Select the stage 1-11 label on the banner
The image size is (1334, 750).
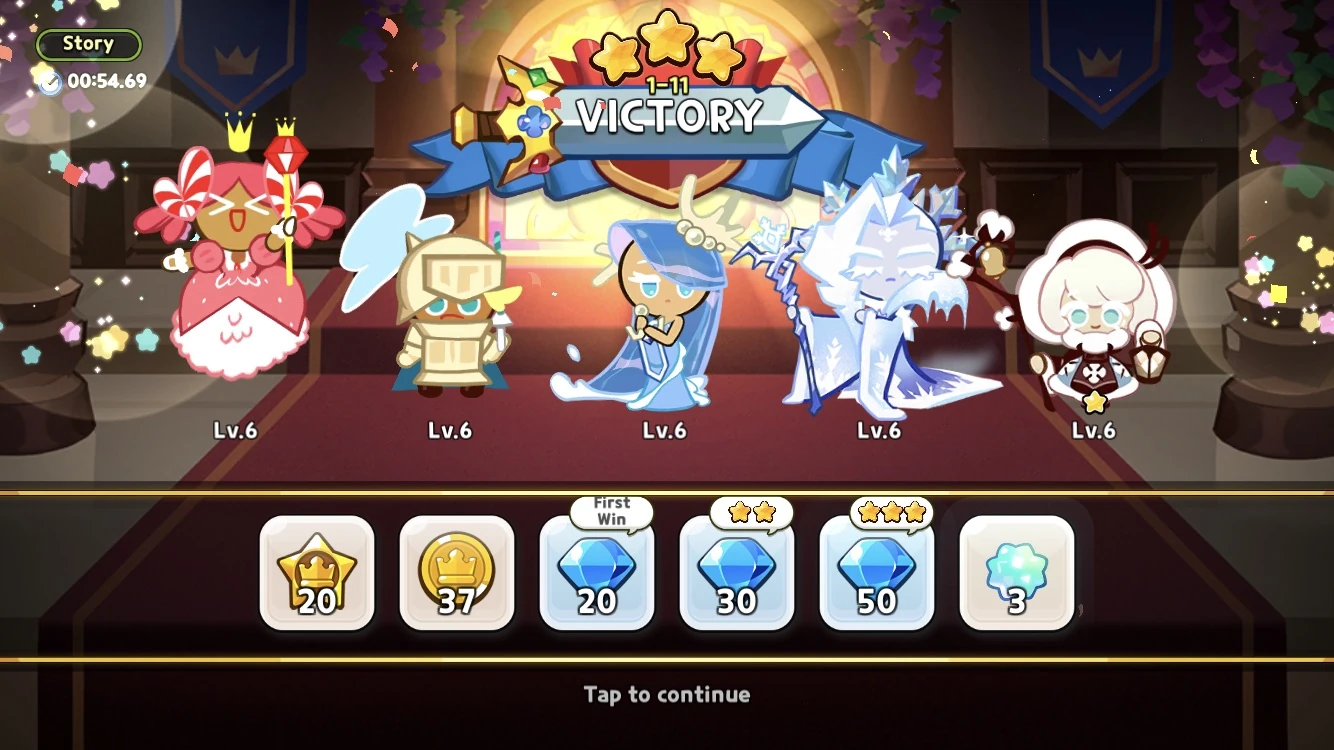[666, 86]
